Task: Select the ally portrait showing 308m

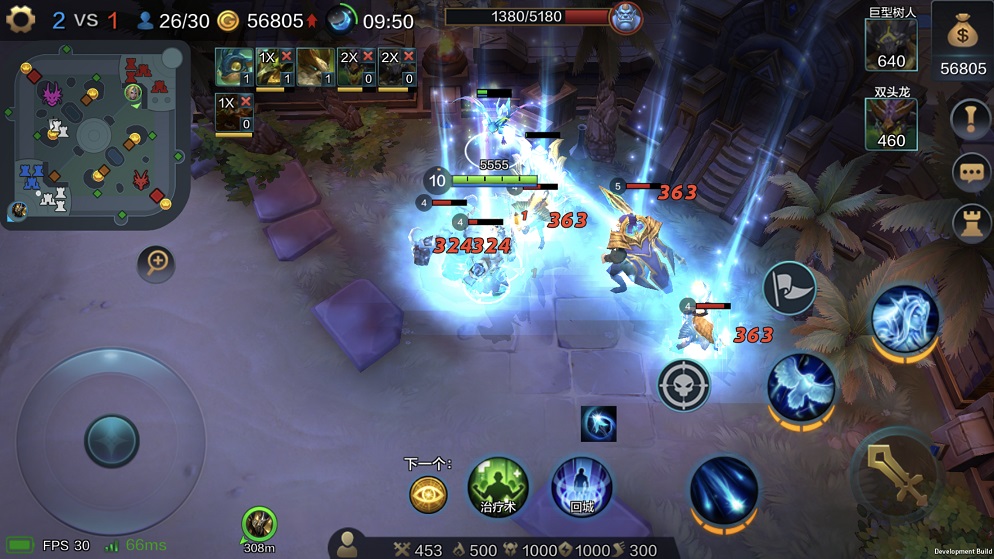Action: [x=259, y=524]
